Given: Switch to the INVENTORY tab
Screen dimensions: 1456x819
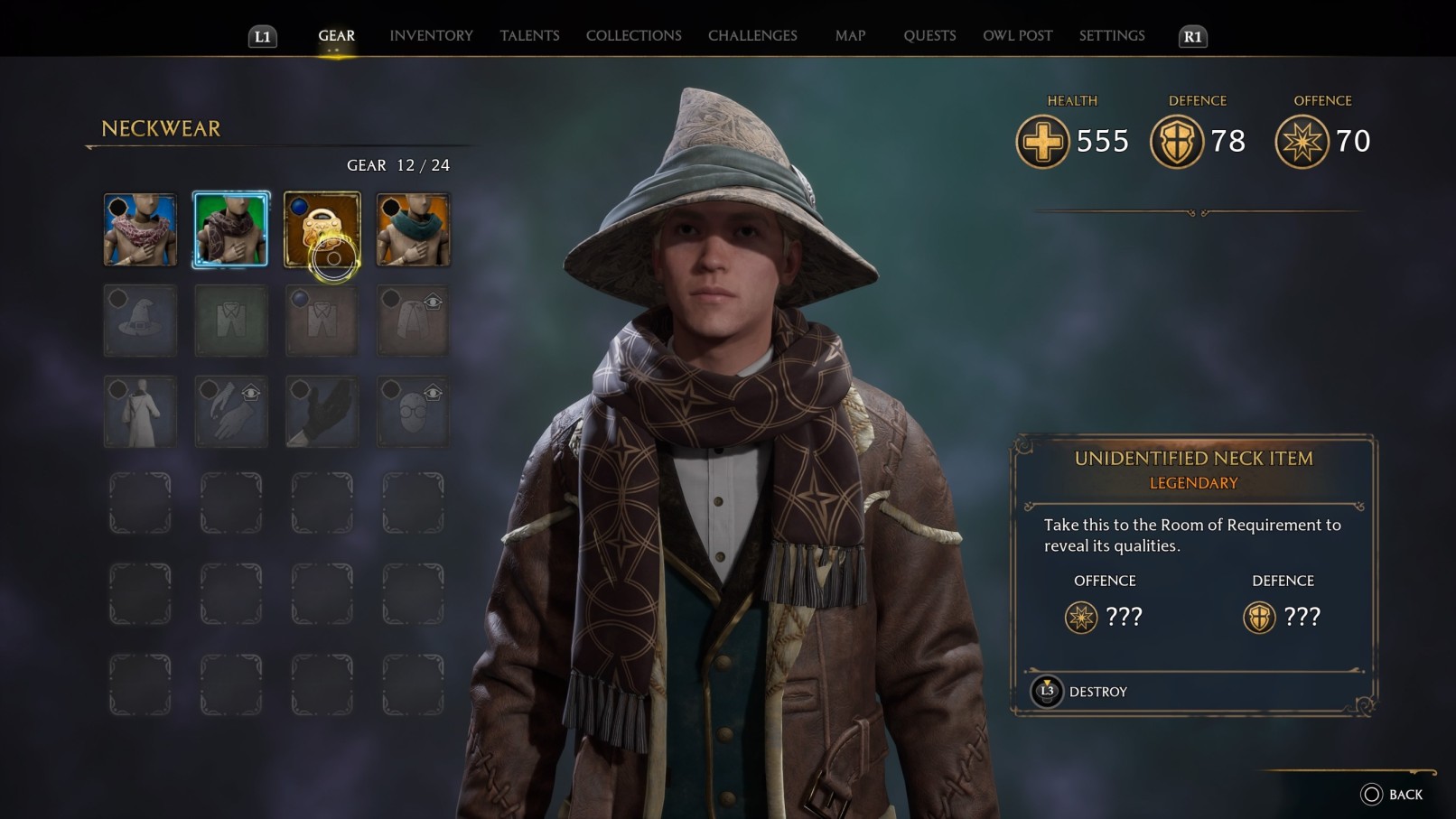Looking at the screenshot, I should click(430, 35).
